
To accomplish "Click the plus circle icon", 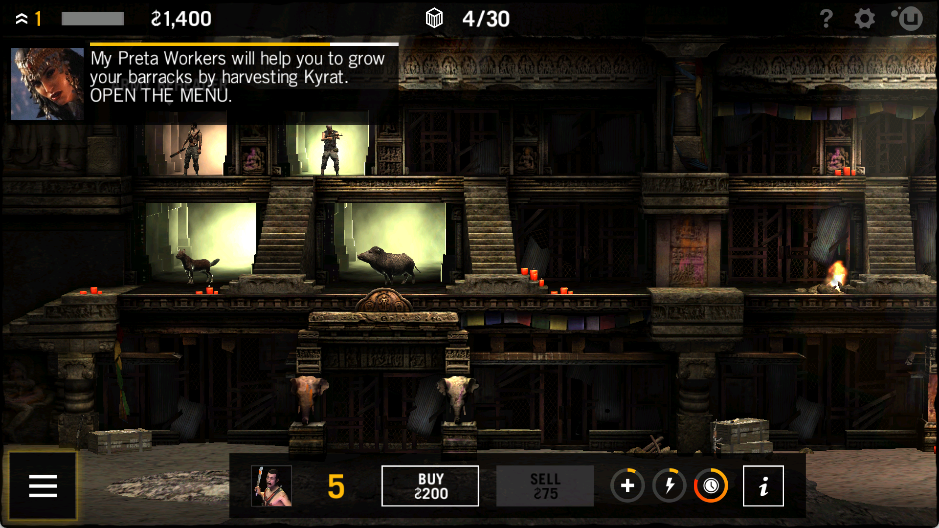I will (x=627, y=486).
